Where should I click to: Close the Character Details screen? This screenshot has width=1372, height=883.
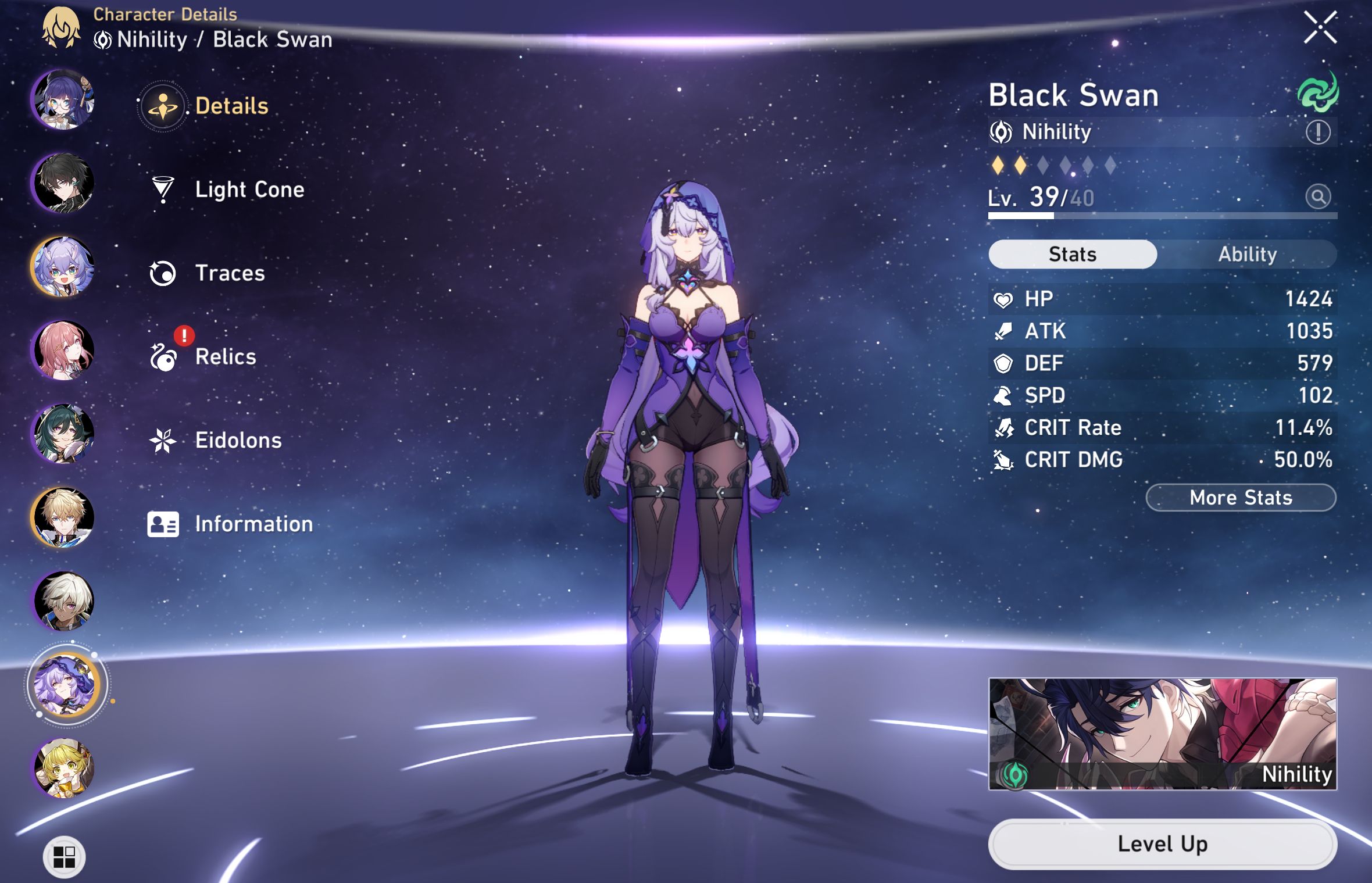[1320, 27]
